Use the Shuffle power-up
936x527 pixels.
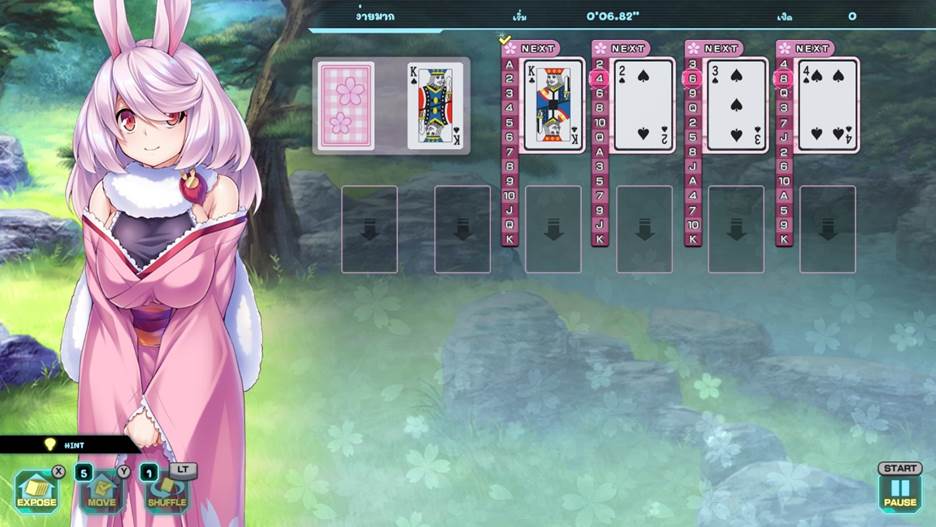[167, 491]
